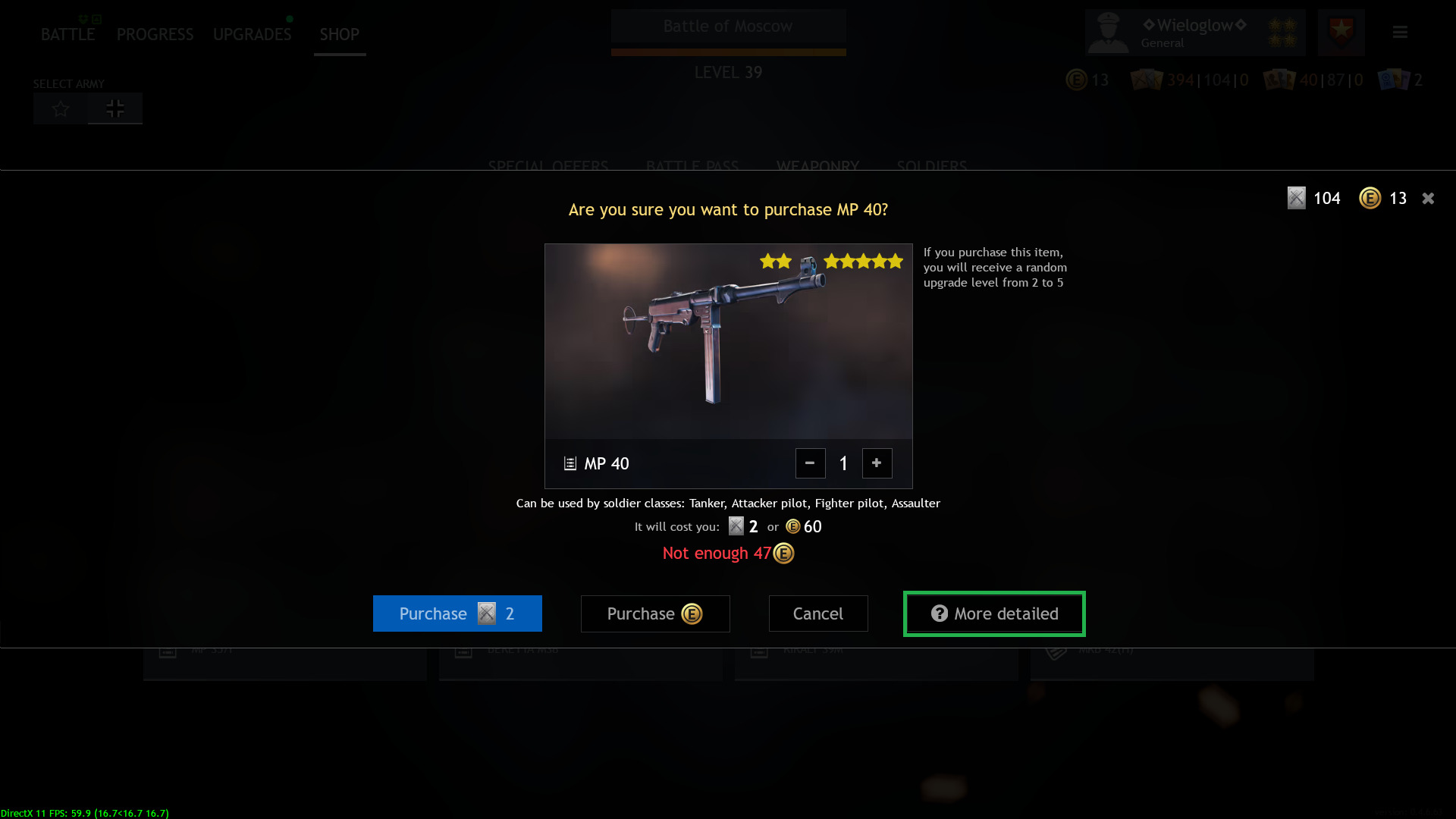
Task: Select the German cross army
Action: coord(115,108)
